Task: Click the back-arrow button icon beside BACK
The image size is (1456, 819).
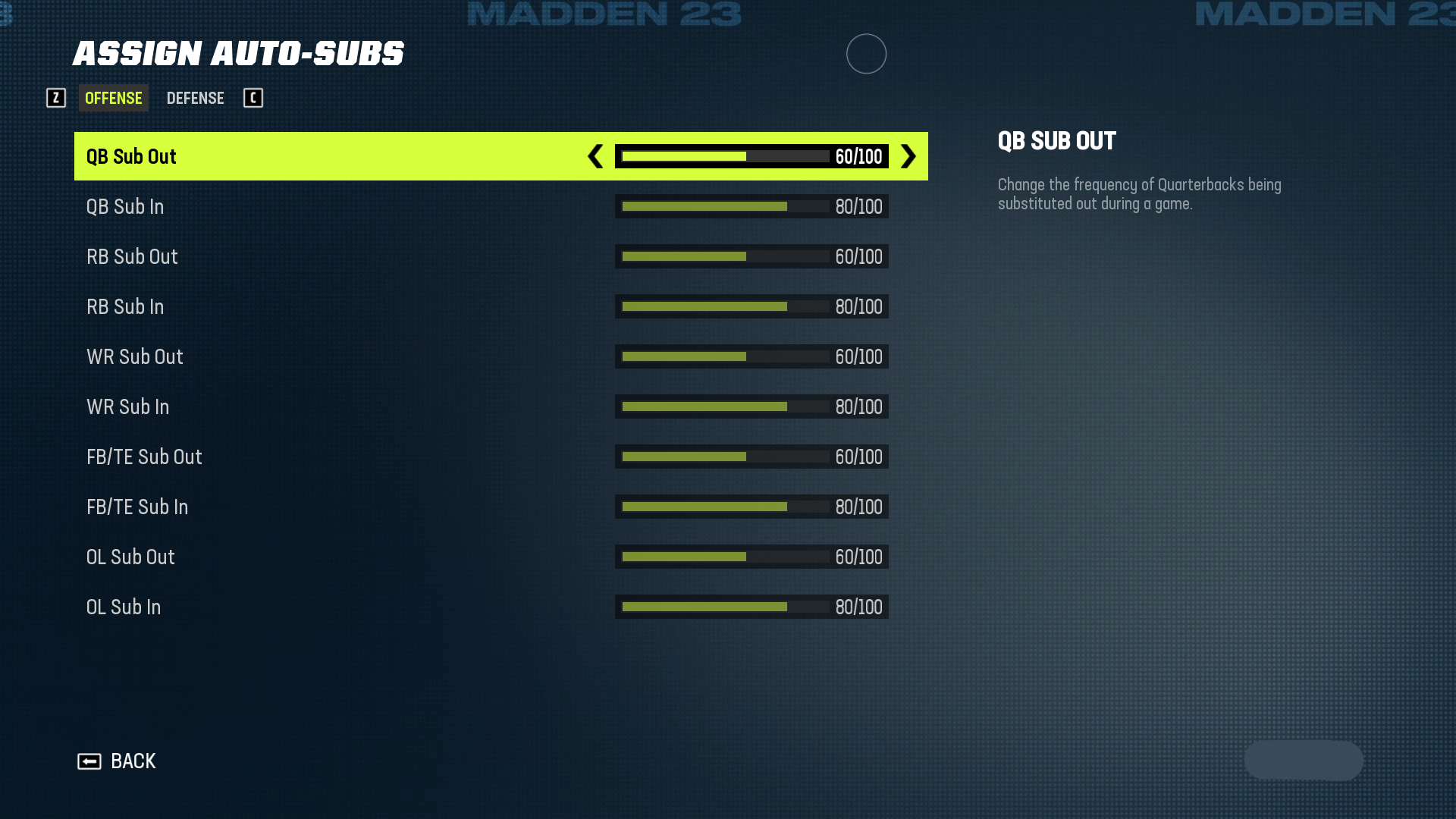Action: (x=89, y=761)
